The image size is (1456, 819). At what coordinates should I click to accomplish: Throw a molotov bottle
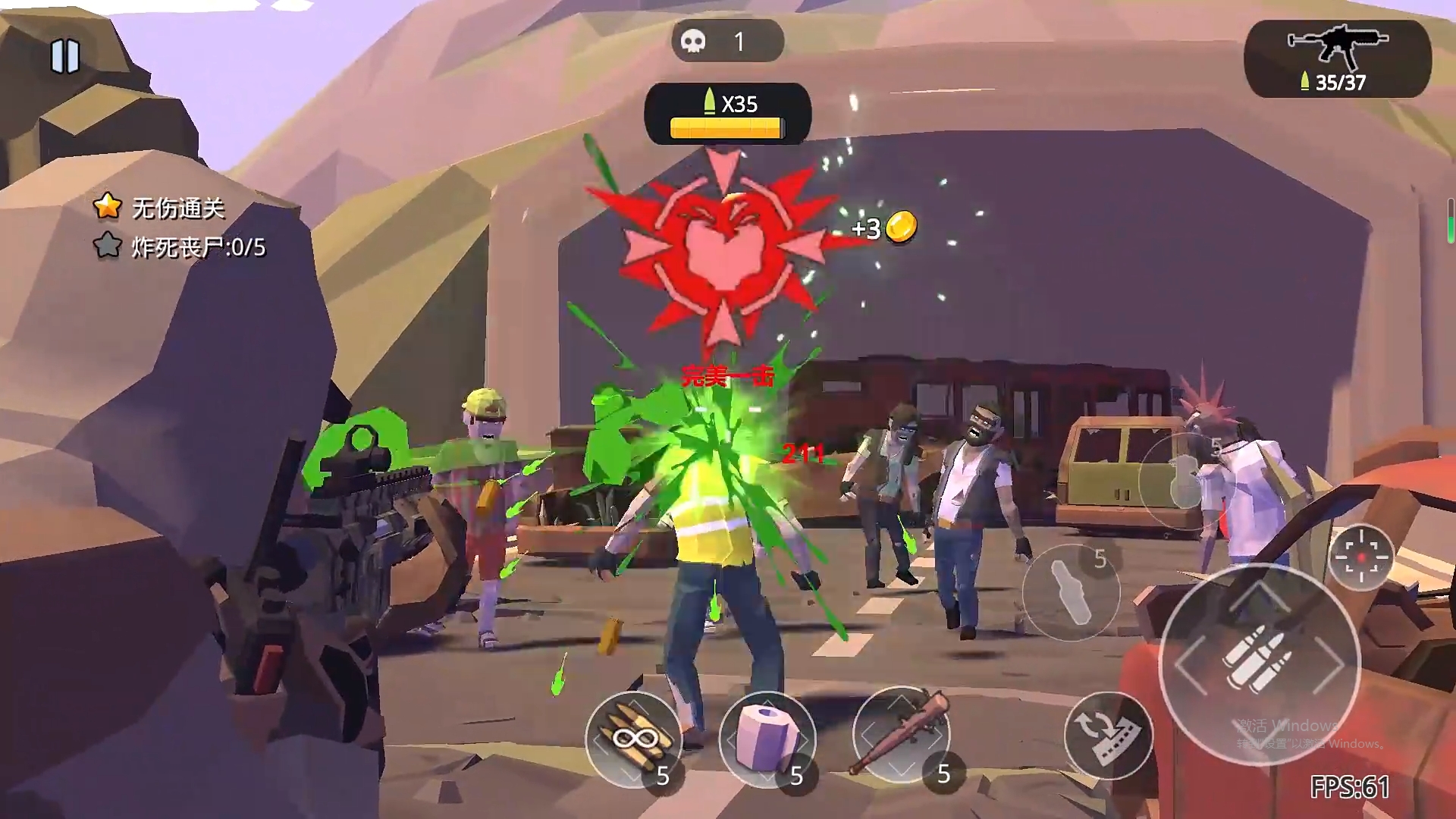1070,593
